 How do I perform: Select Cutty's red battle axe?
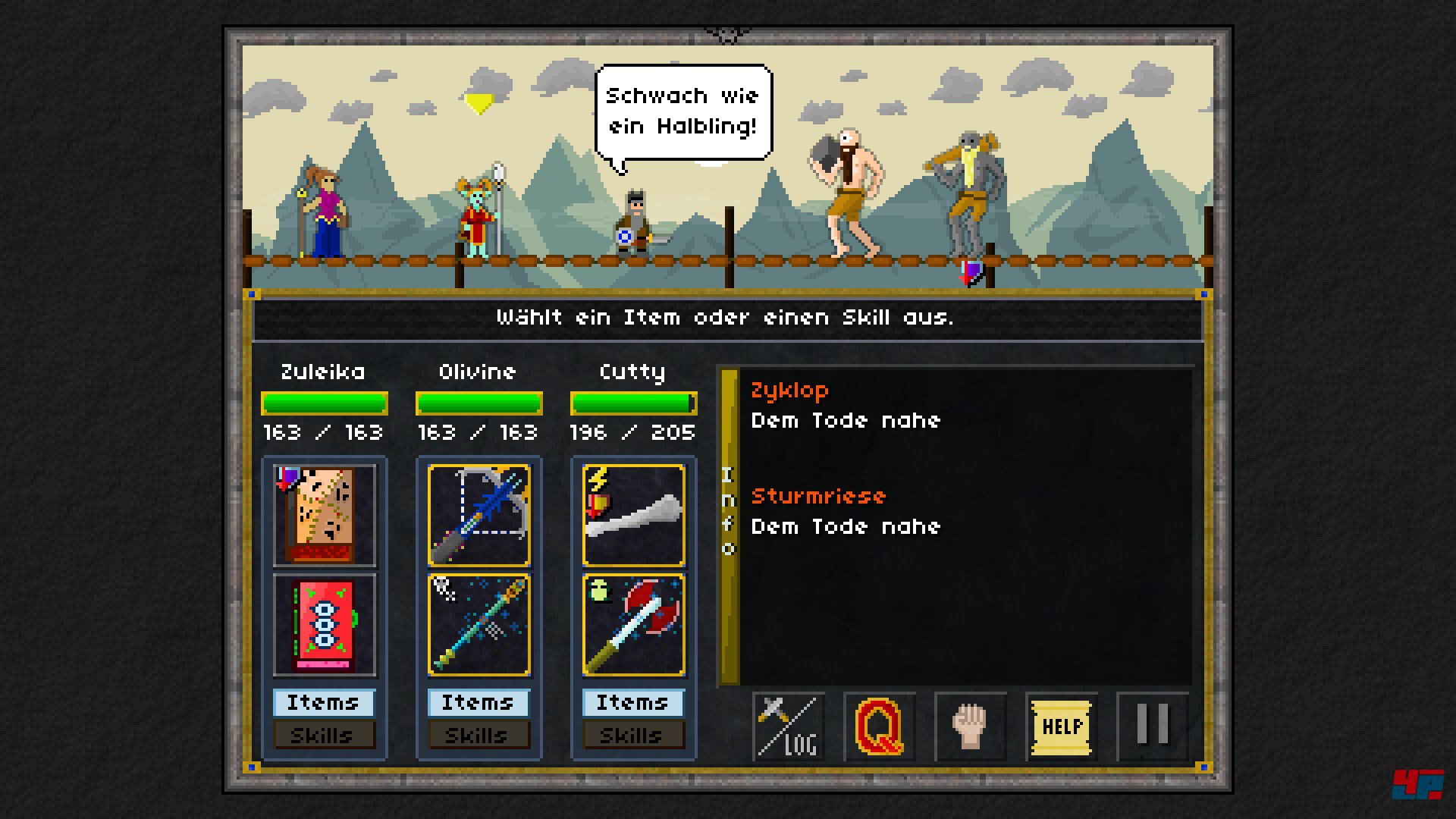pos(634,625)
